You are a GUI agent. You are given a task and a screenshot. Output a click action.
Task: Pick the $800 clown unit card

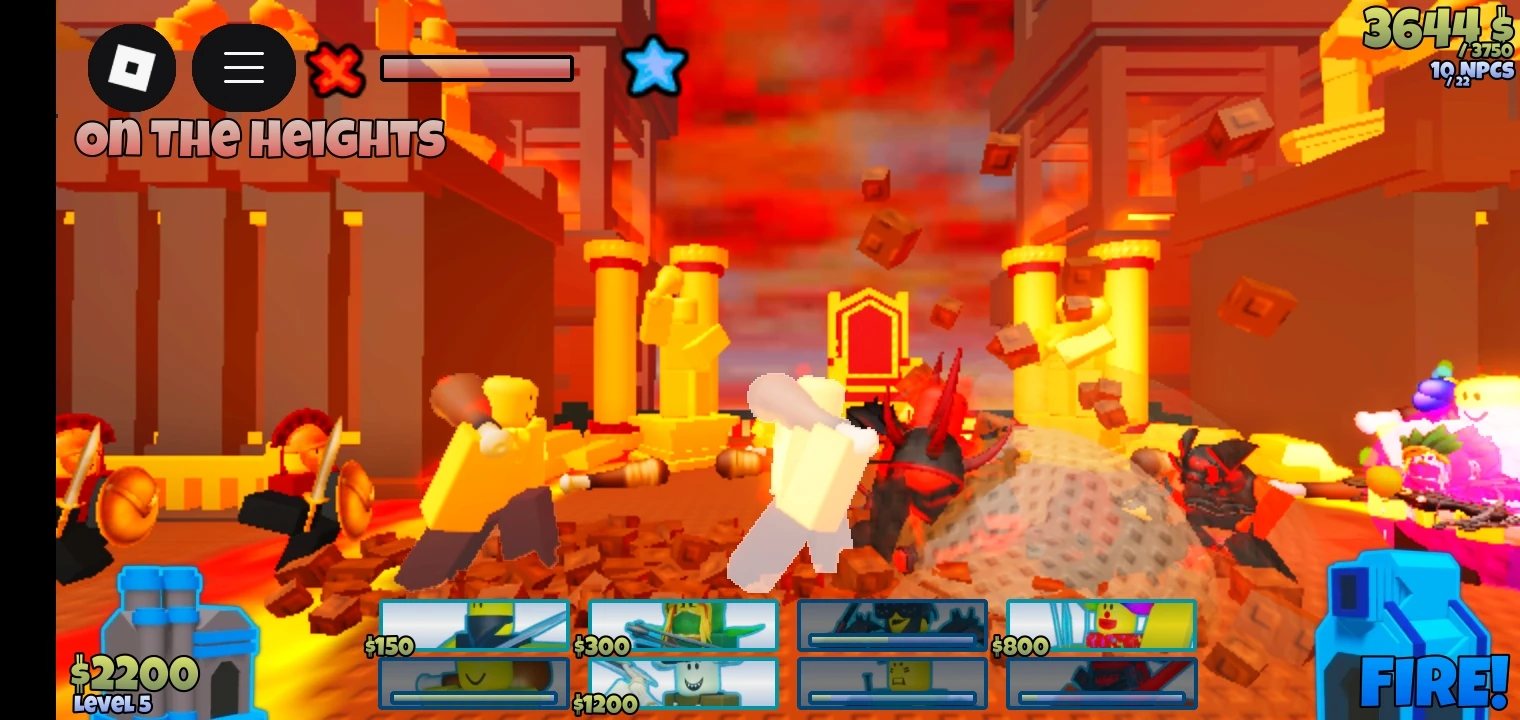tap(1100, 624)
